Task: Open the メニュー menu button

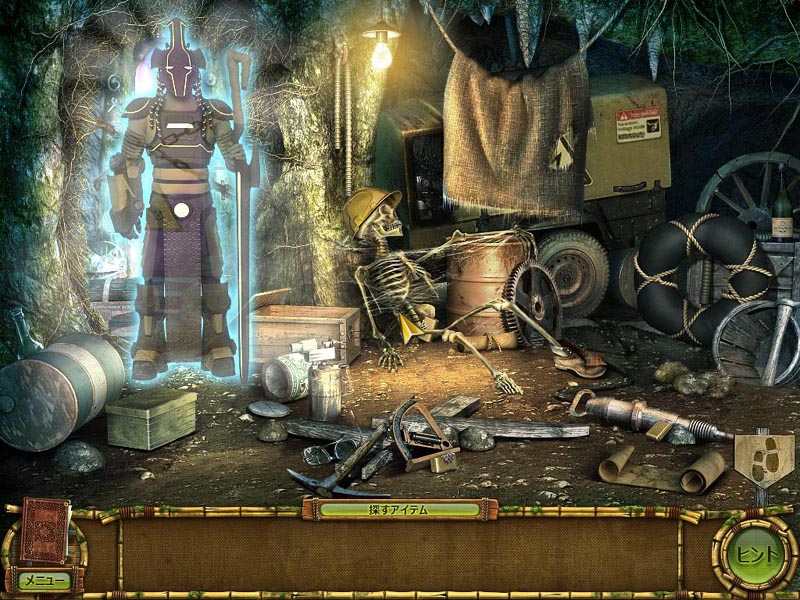Action: [x=44, y=579]
